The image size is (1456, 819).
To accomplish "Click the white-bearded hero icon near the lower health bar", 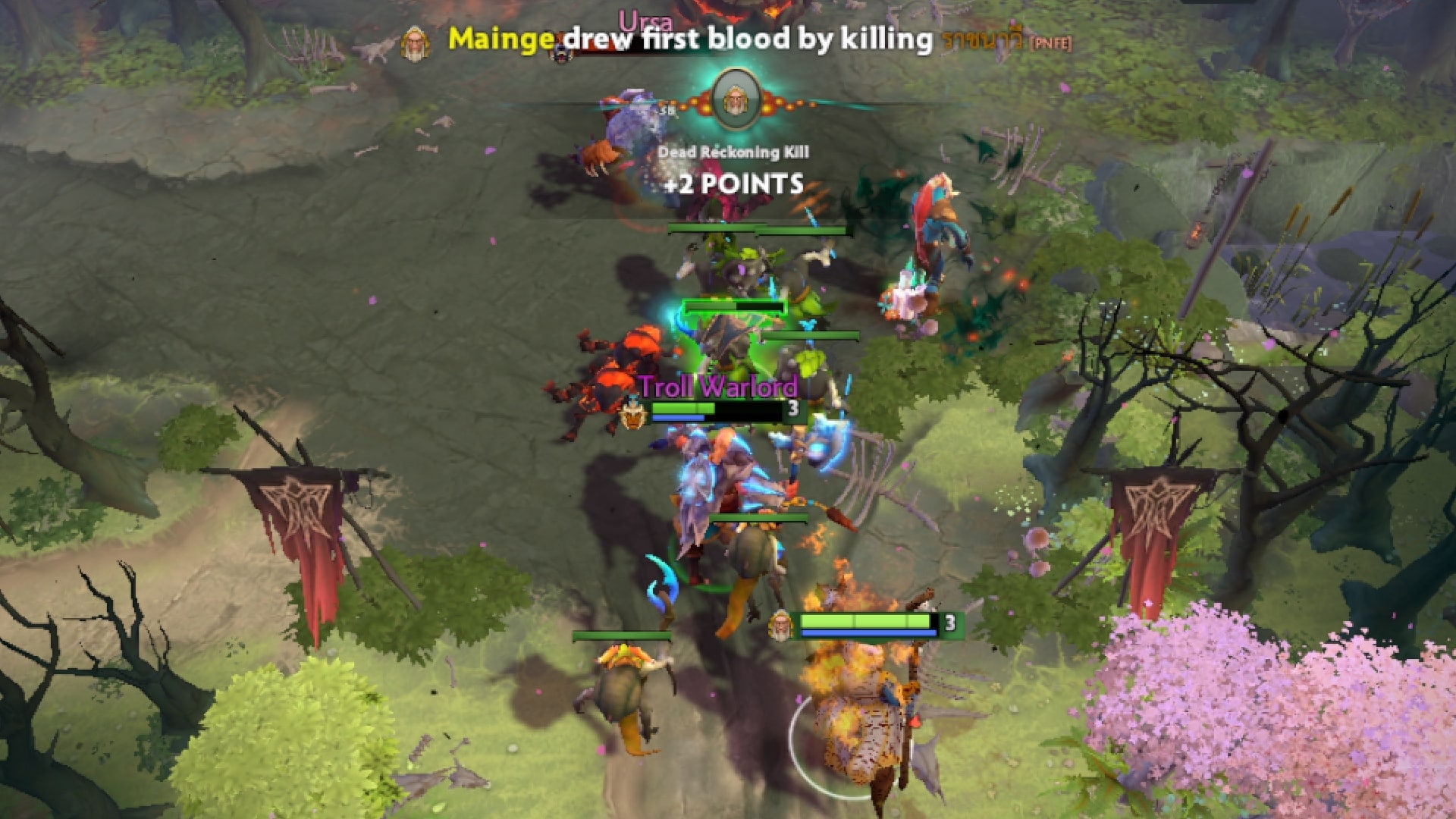I will point(780,626).
